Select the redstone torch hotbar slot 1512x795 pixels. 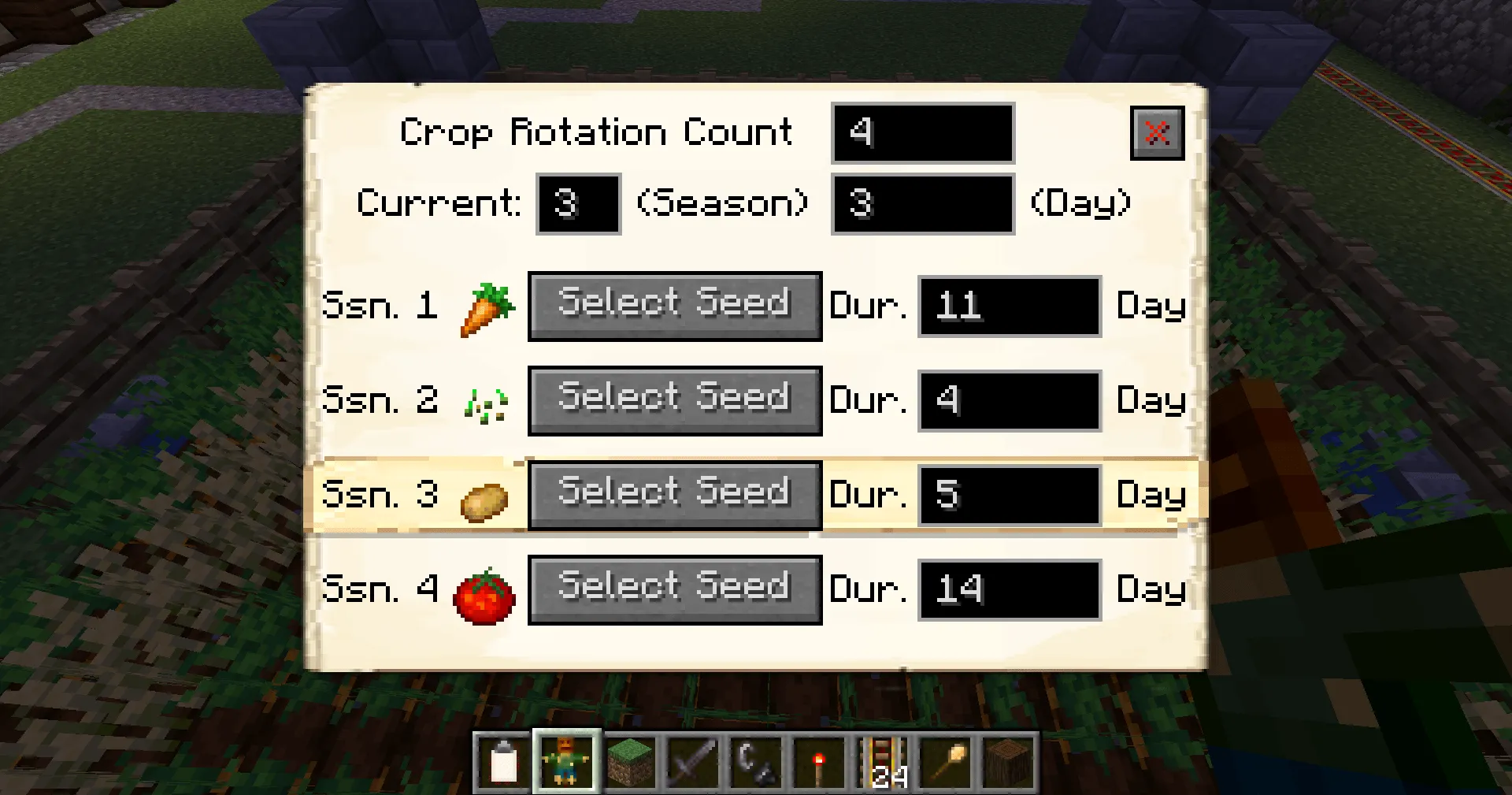pos(819,761)
